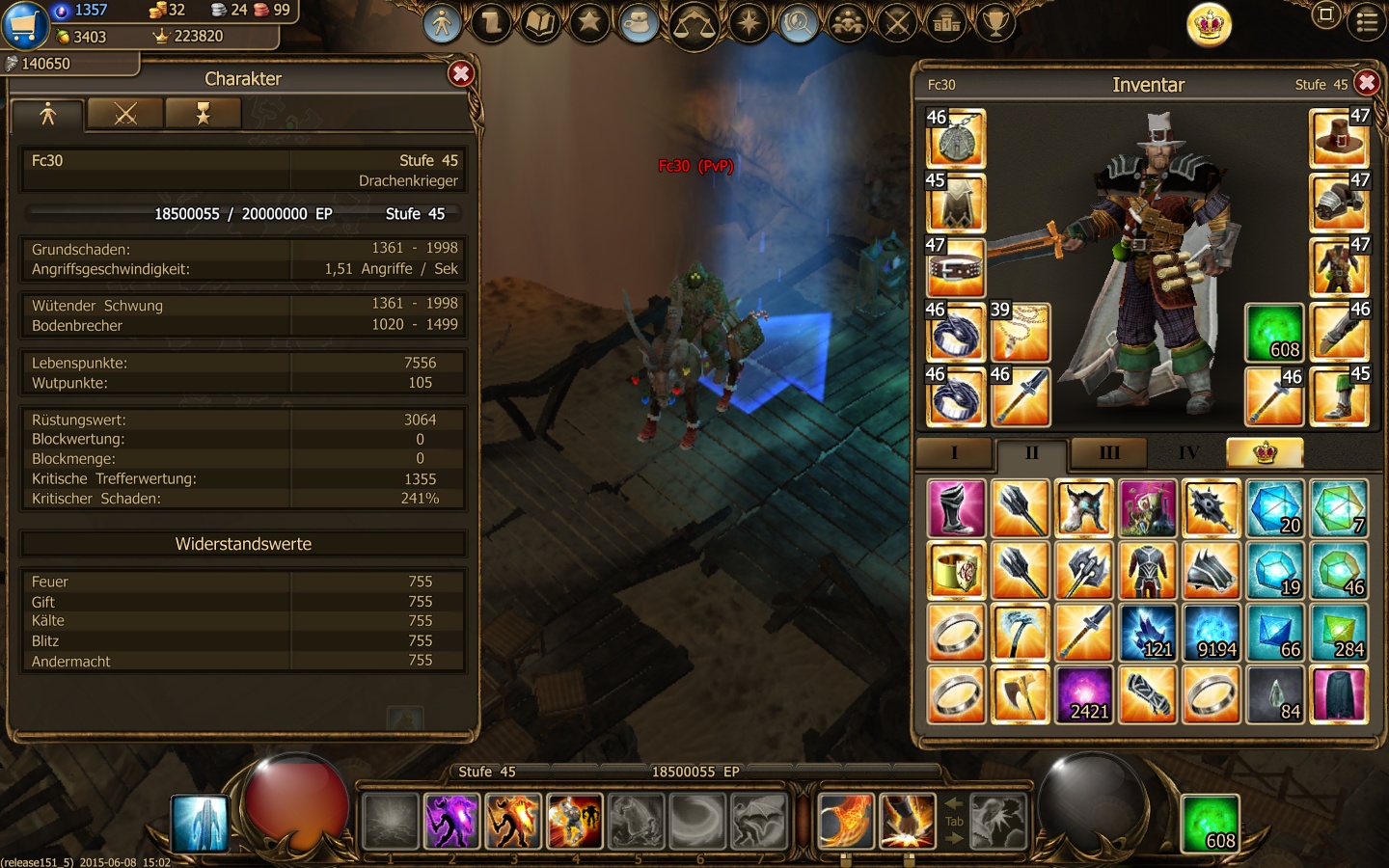Open the crown premium bag tab
This screenshot has height=868, width=1389.
[x=1265, y=452]
